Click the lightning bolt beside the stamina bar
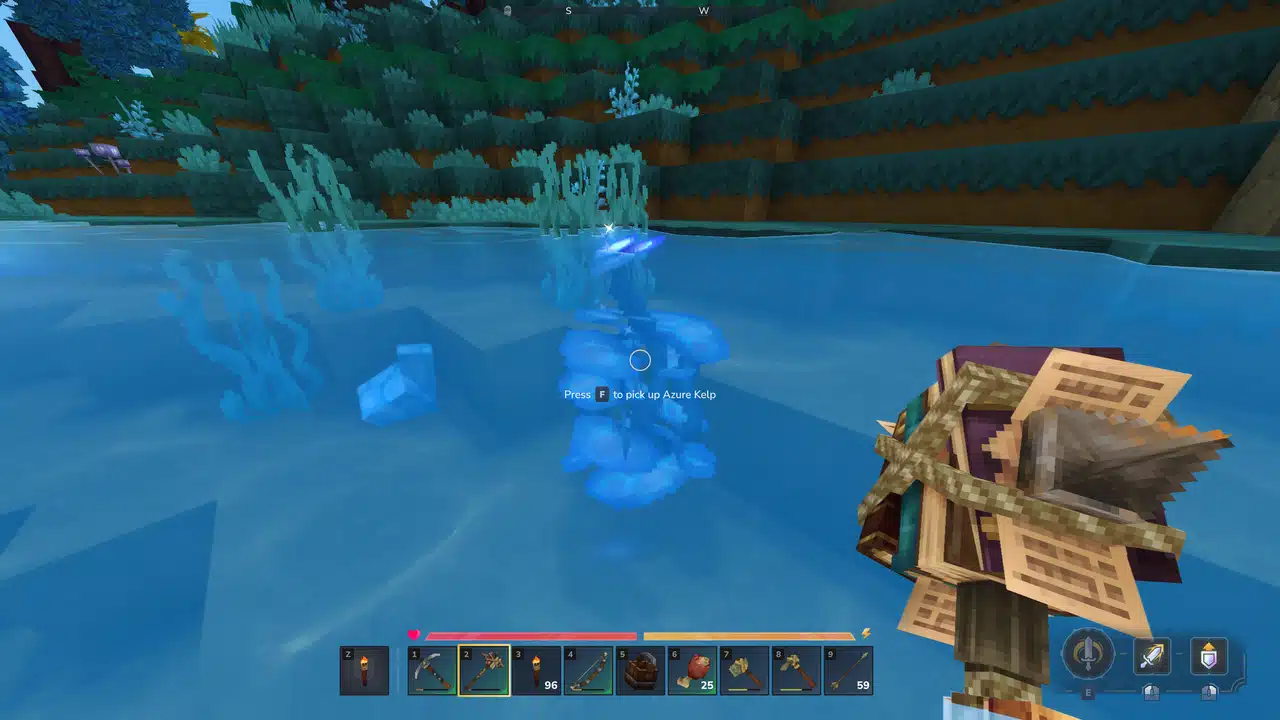Image resolution: width=1280 pixels, height=720 pixels. click(866, 633)
